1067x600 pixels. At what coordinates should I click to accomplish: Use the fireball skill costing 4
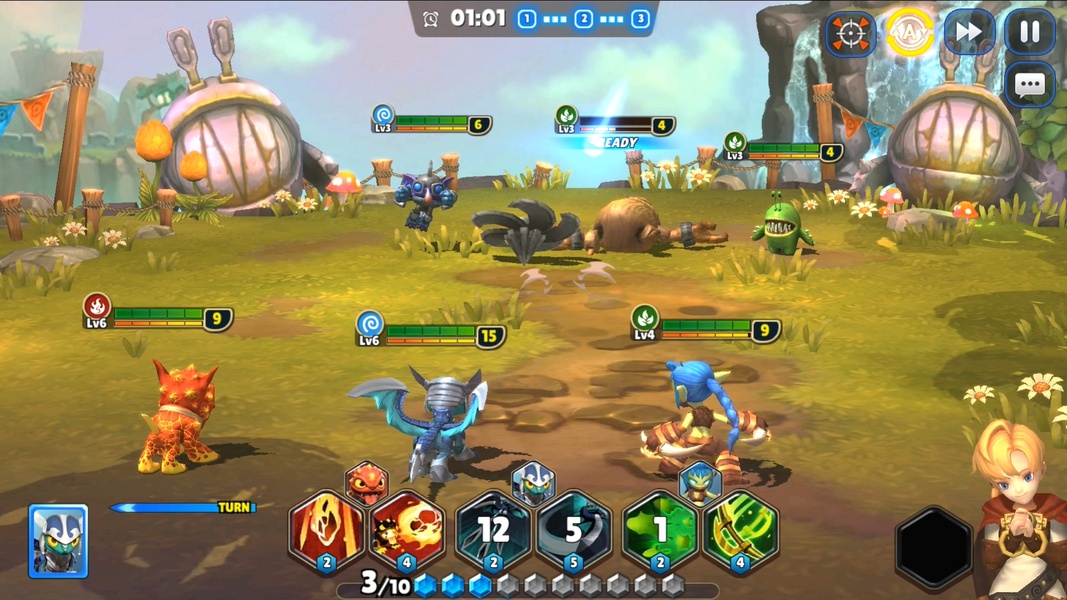tap(408, 531)
